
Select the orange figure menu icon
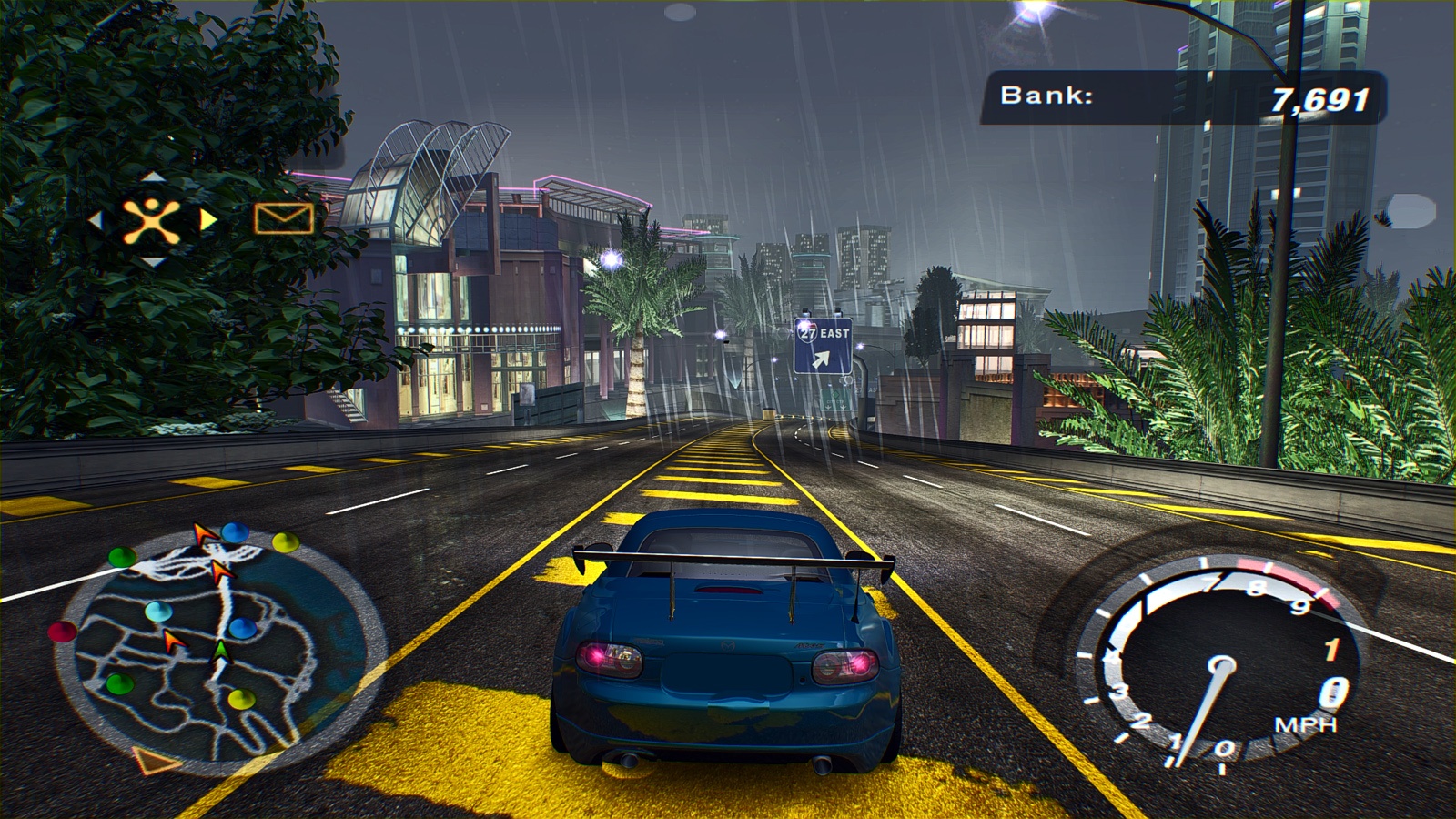[152, 220]
